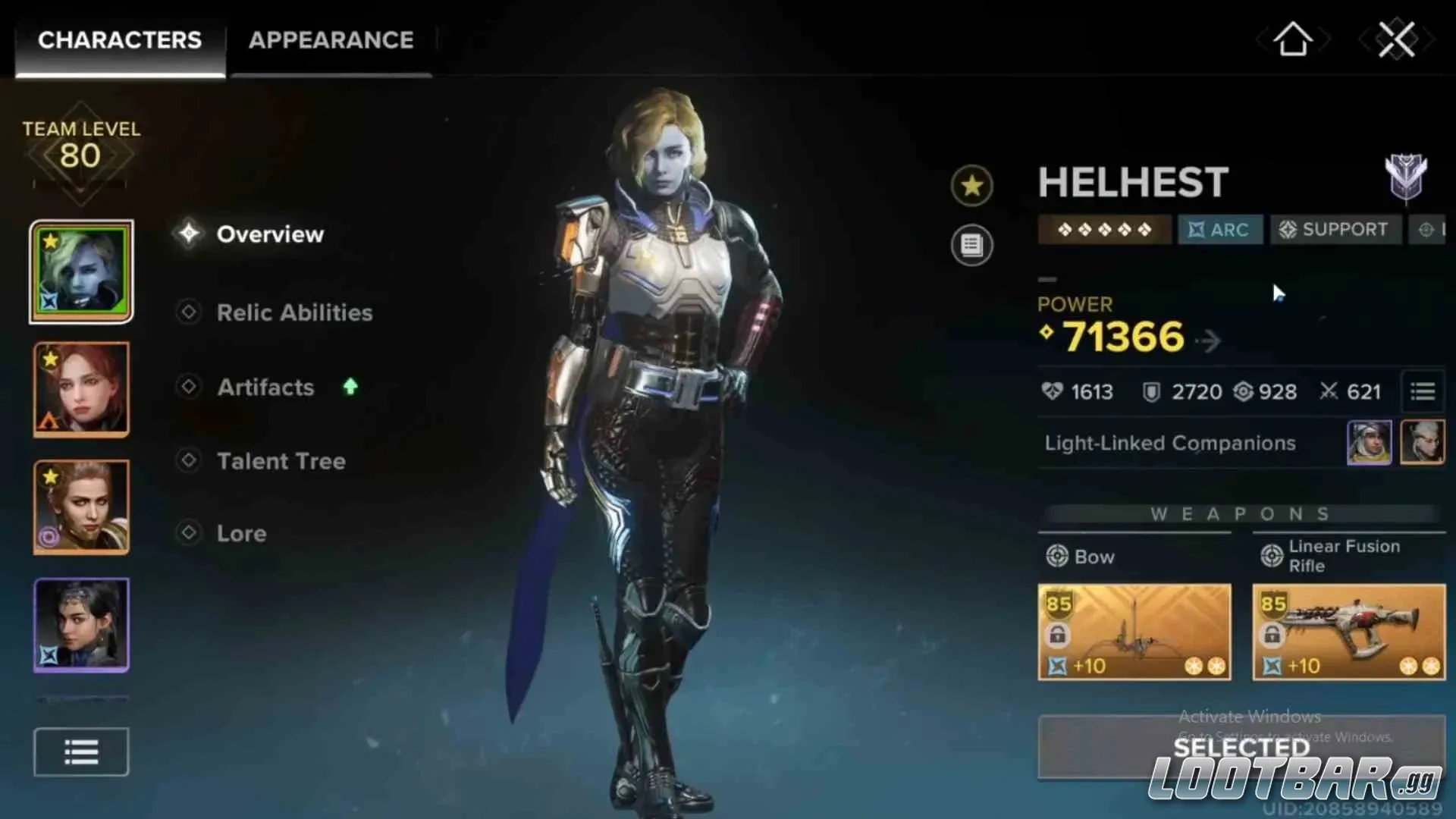Open Relic Abilities
The width and height of the screenshot is (1456, 819).
(x=294, y=312)
